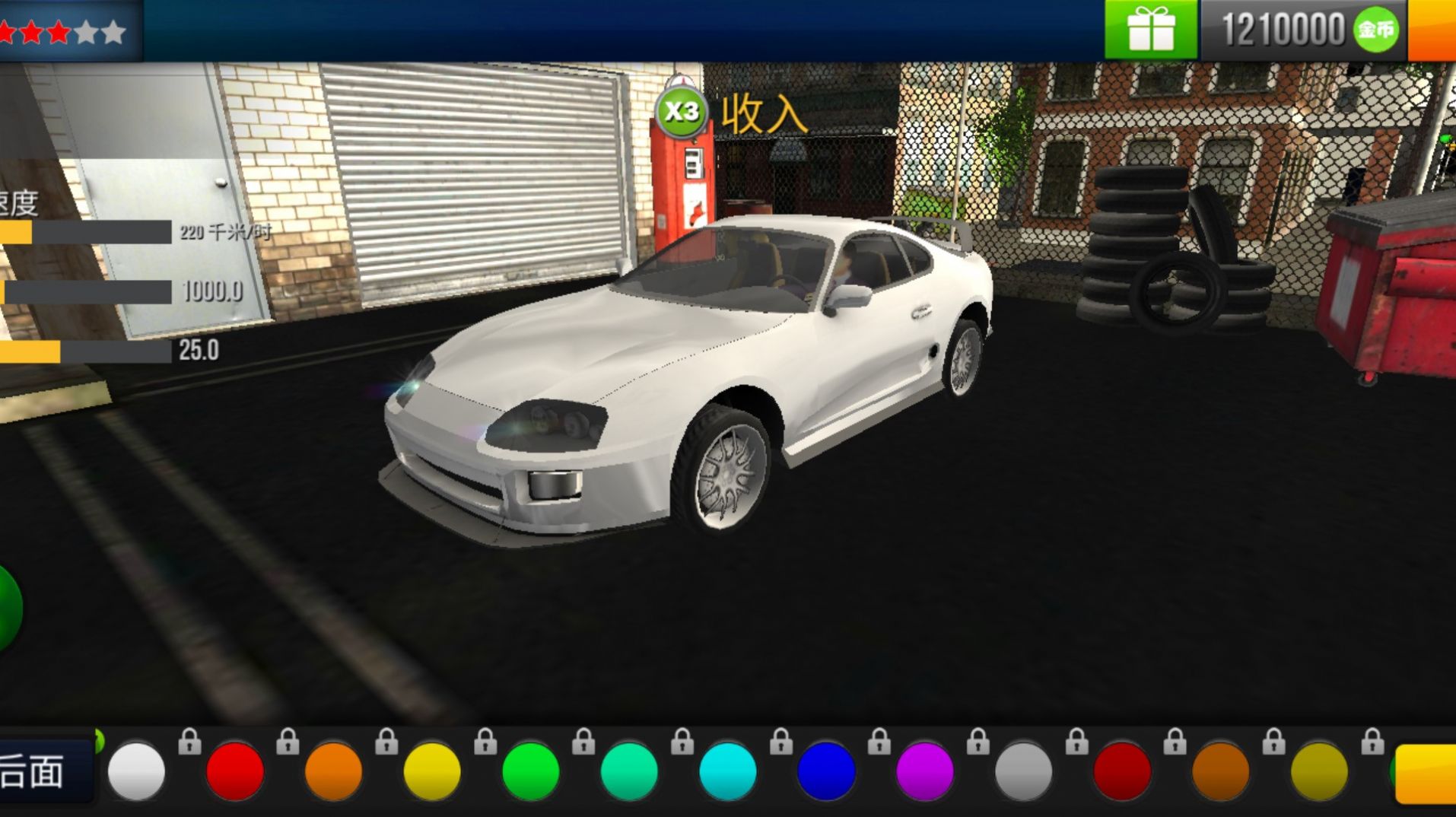Activate the X3 收入 income bonus
Image resolution: width=1456 pixels, height=817 pixels.
681,113
